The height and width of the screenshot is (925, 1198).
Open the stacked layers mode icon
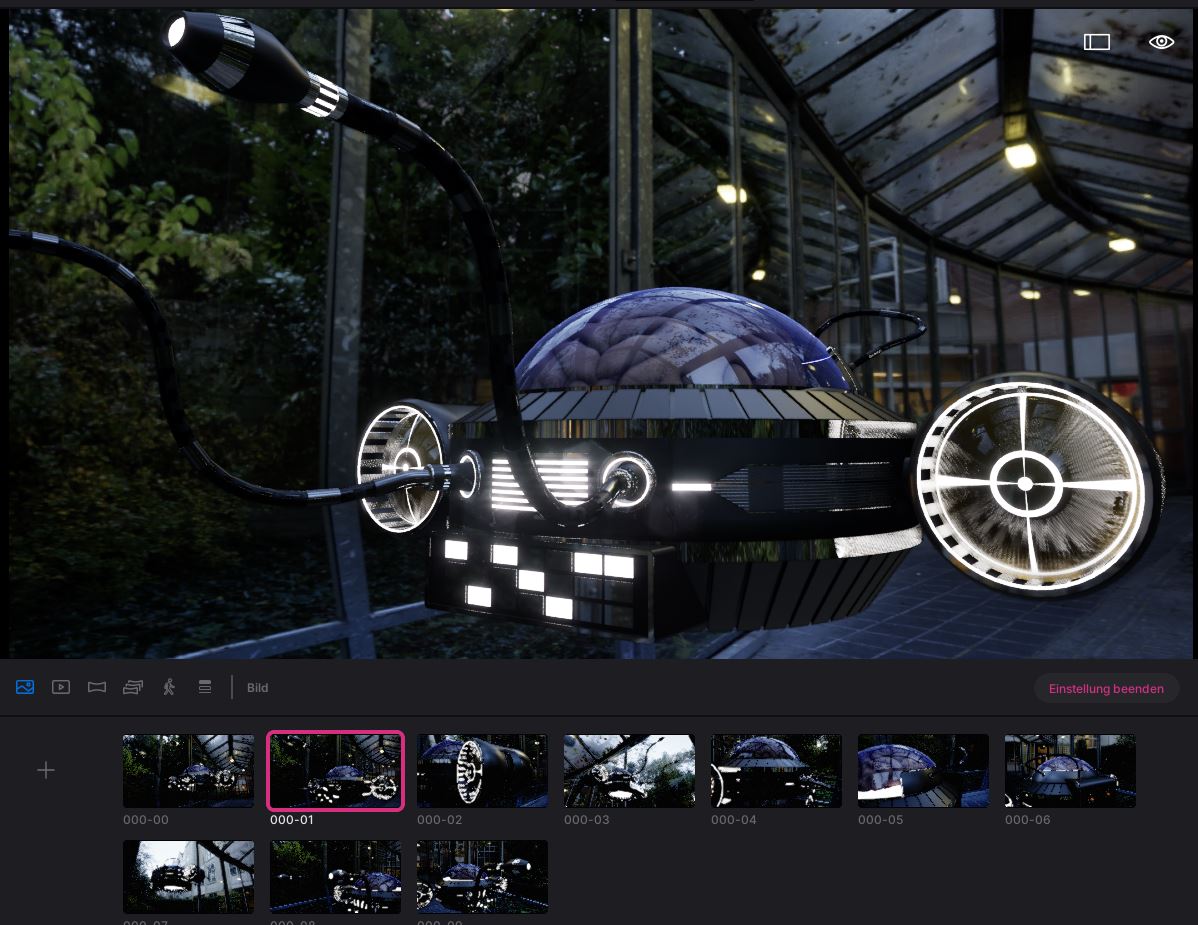[205, 687]
